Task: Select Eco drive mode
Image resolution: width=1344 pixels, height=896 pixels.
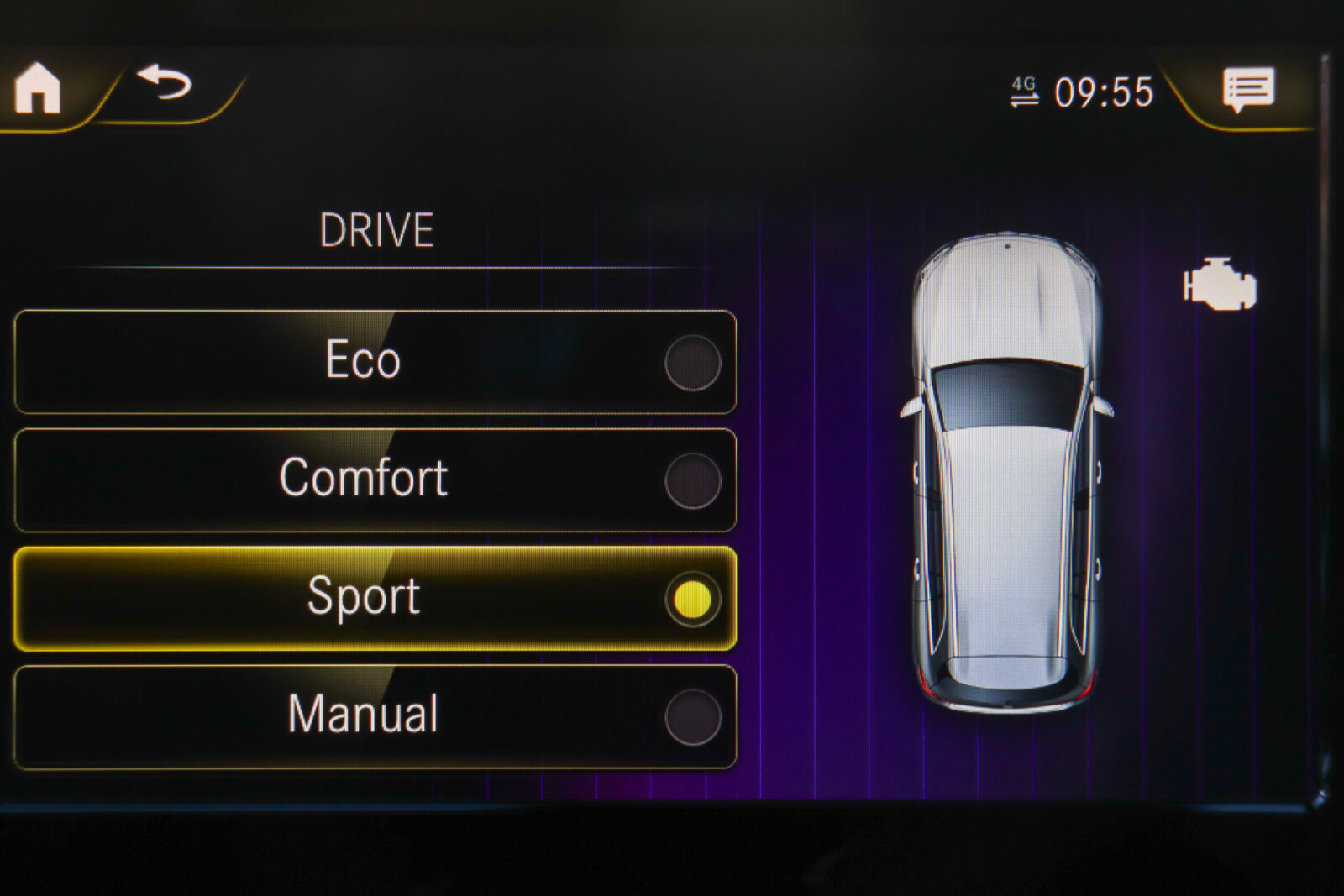Action: tap(375, 362)
